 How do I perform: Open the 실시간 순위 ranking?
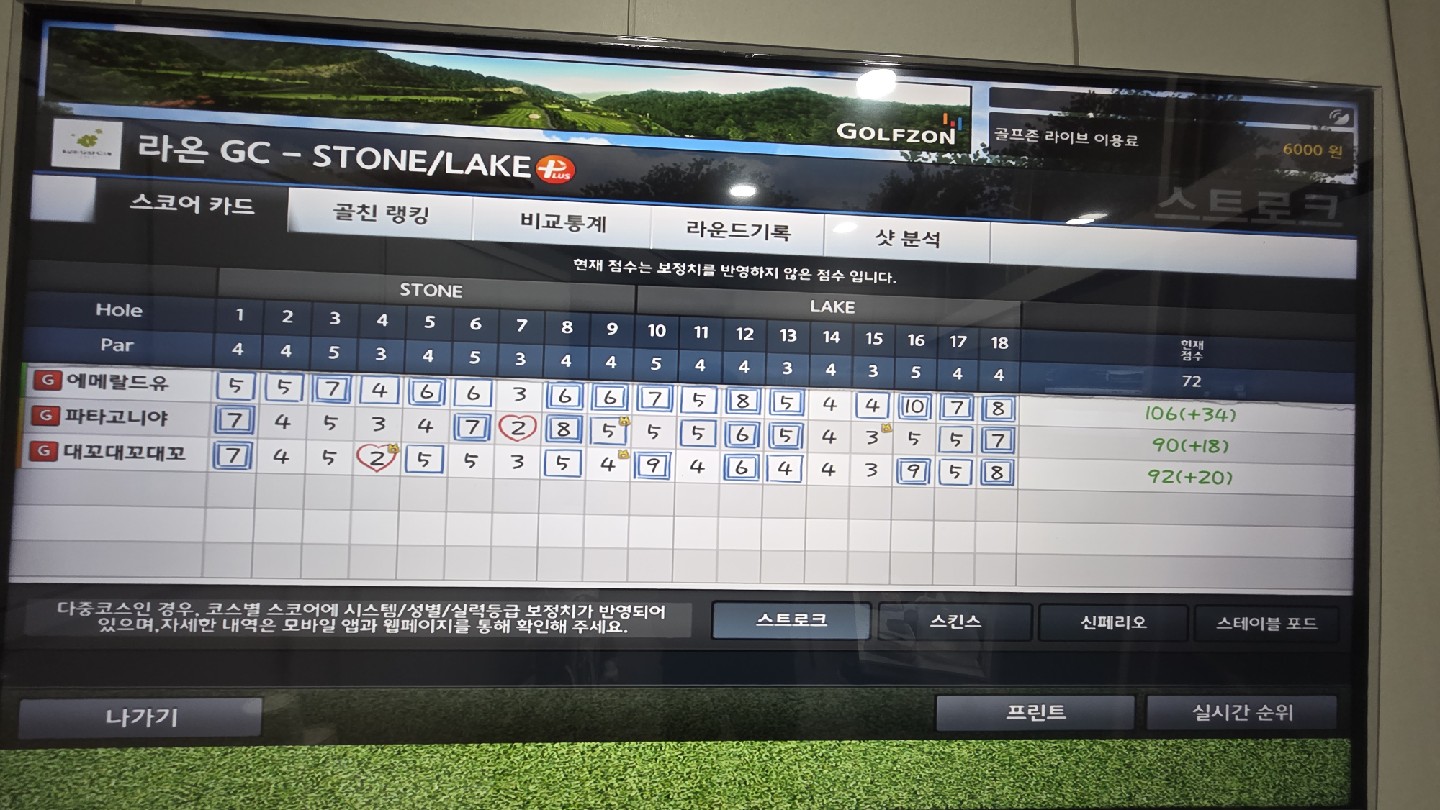click(x=1241, y=713)
